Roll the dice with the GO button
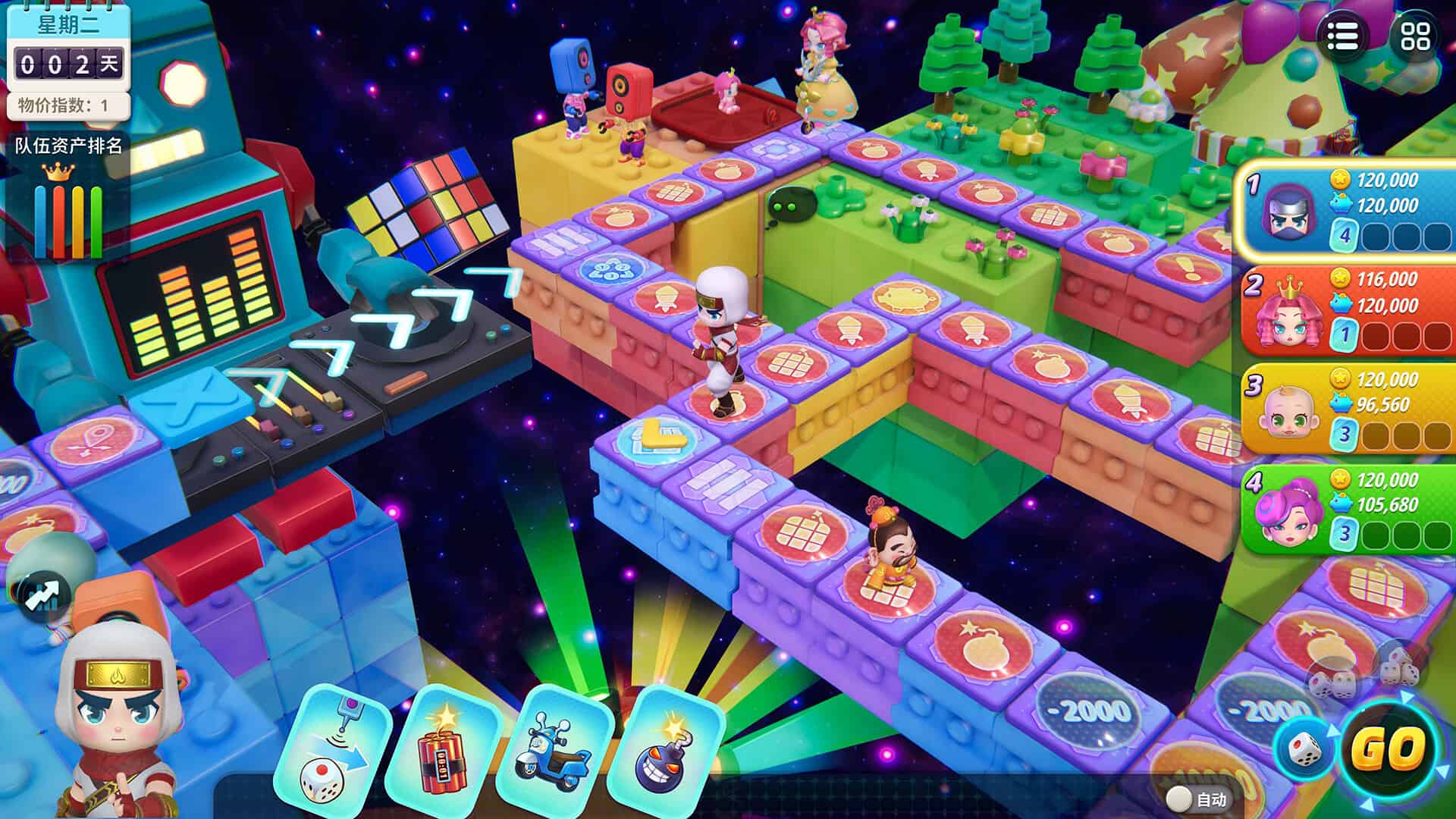The image size is (1456, 819). pos(1389,749)
